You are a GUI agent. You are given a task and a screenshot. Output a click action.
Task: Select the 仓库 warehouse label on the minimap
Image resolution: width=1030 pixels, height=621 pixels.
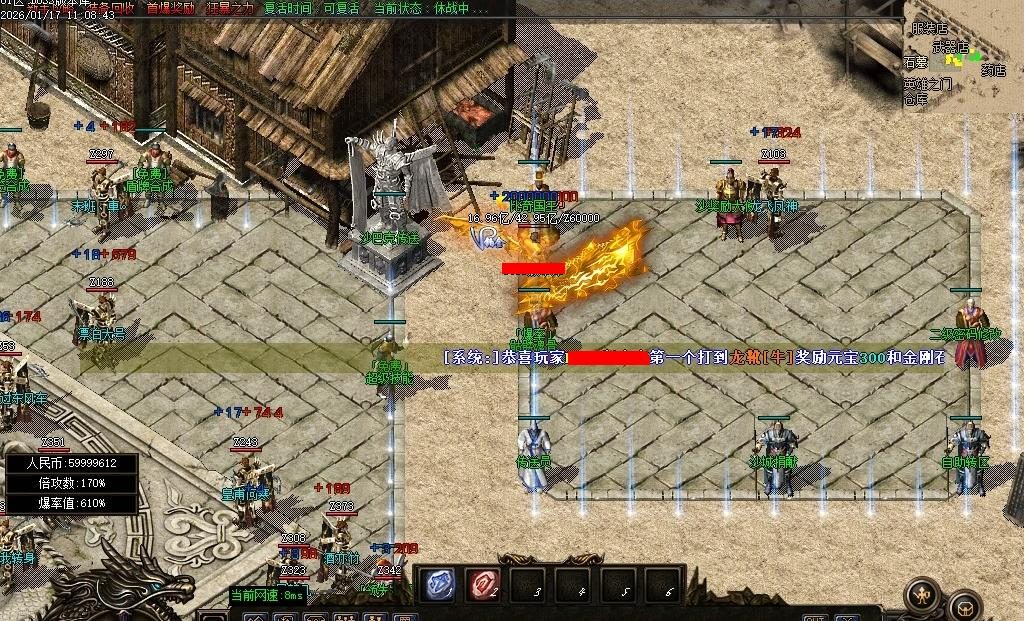click(916, 99)
